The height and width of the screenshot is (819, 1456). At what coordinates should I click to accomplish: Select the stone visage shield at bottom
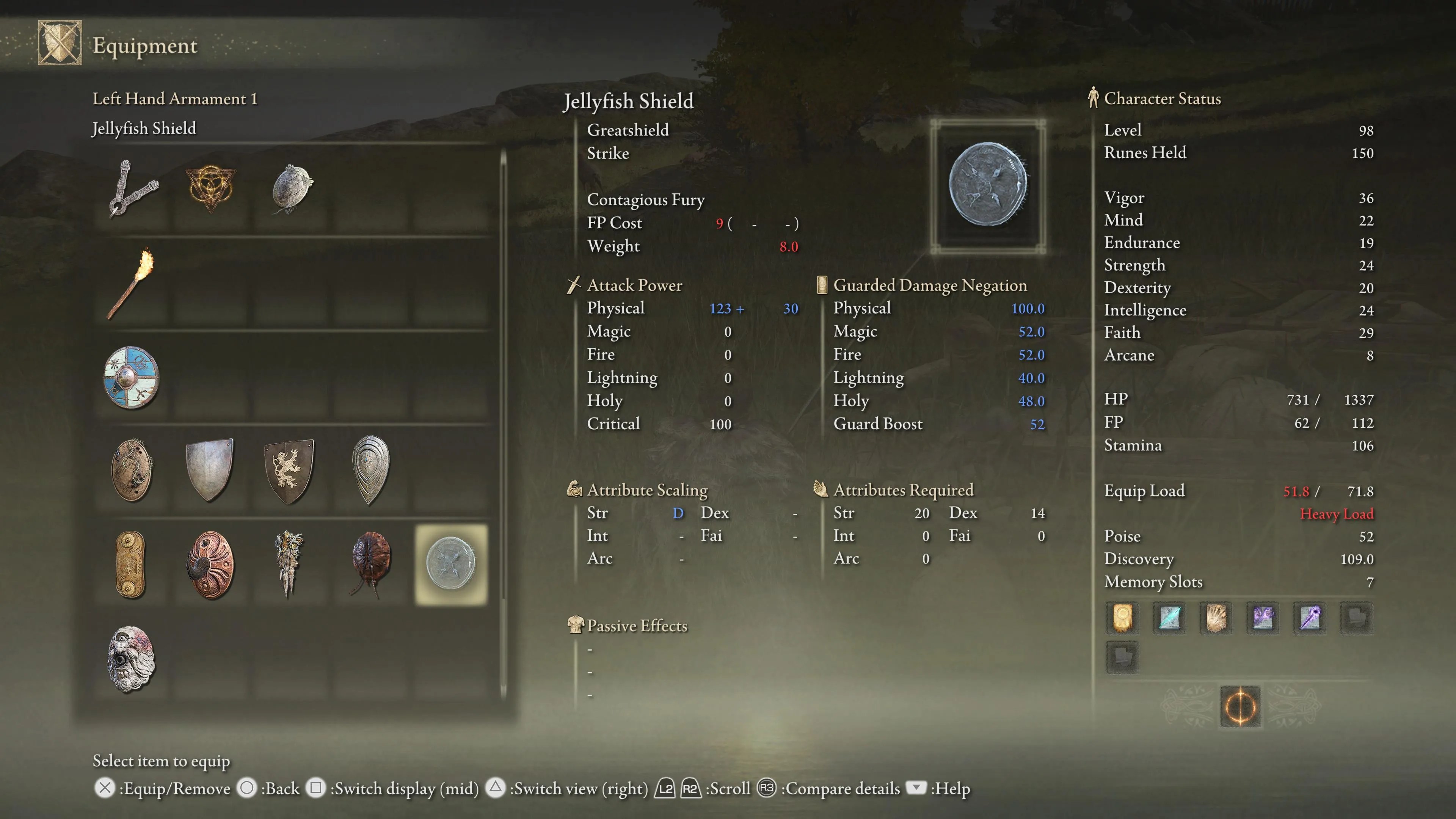(131, 659)
